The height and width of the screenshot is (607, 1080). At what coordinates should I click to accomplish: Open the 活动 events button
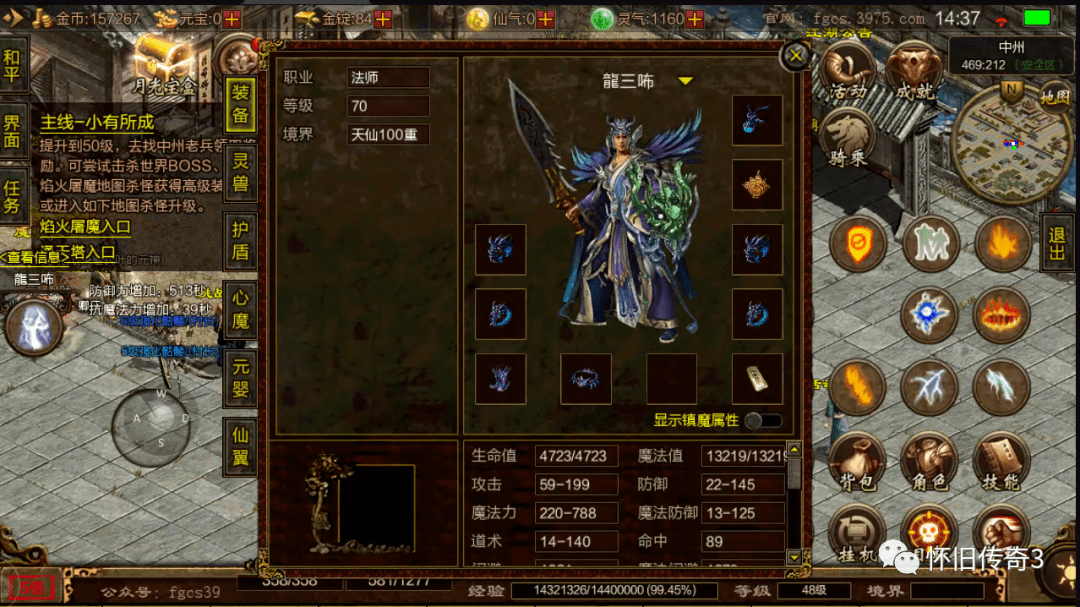tap(848, 71)
